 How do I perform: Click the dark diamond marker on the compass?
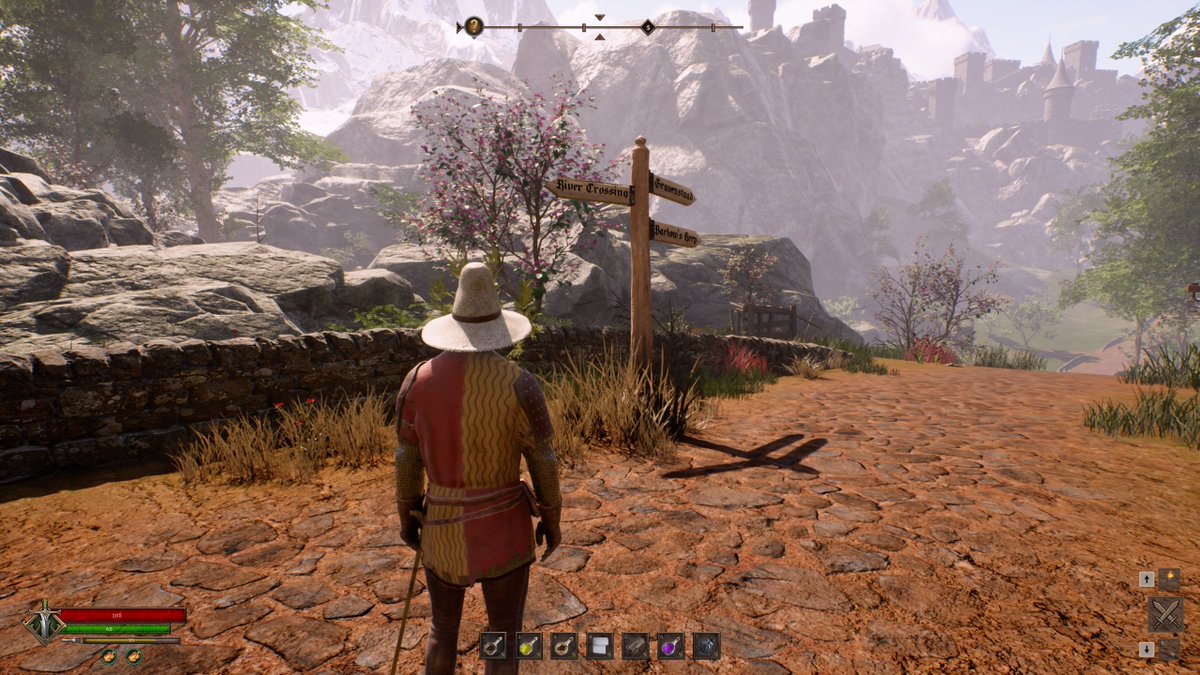[x=647, y=27]
